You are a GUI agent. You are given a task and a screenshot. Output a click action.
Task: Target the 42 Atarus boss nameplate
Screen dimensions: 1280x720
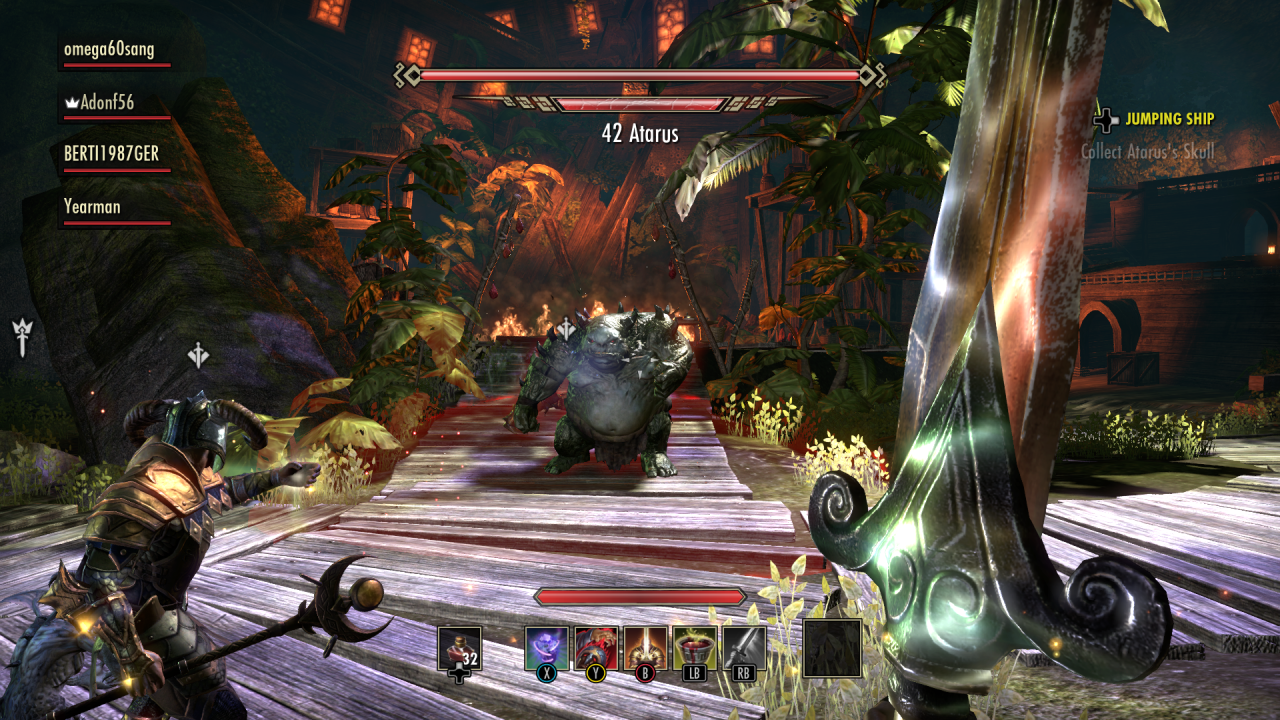pyautogui.click(x=640, y=133)
